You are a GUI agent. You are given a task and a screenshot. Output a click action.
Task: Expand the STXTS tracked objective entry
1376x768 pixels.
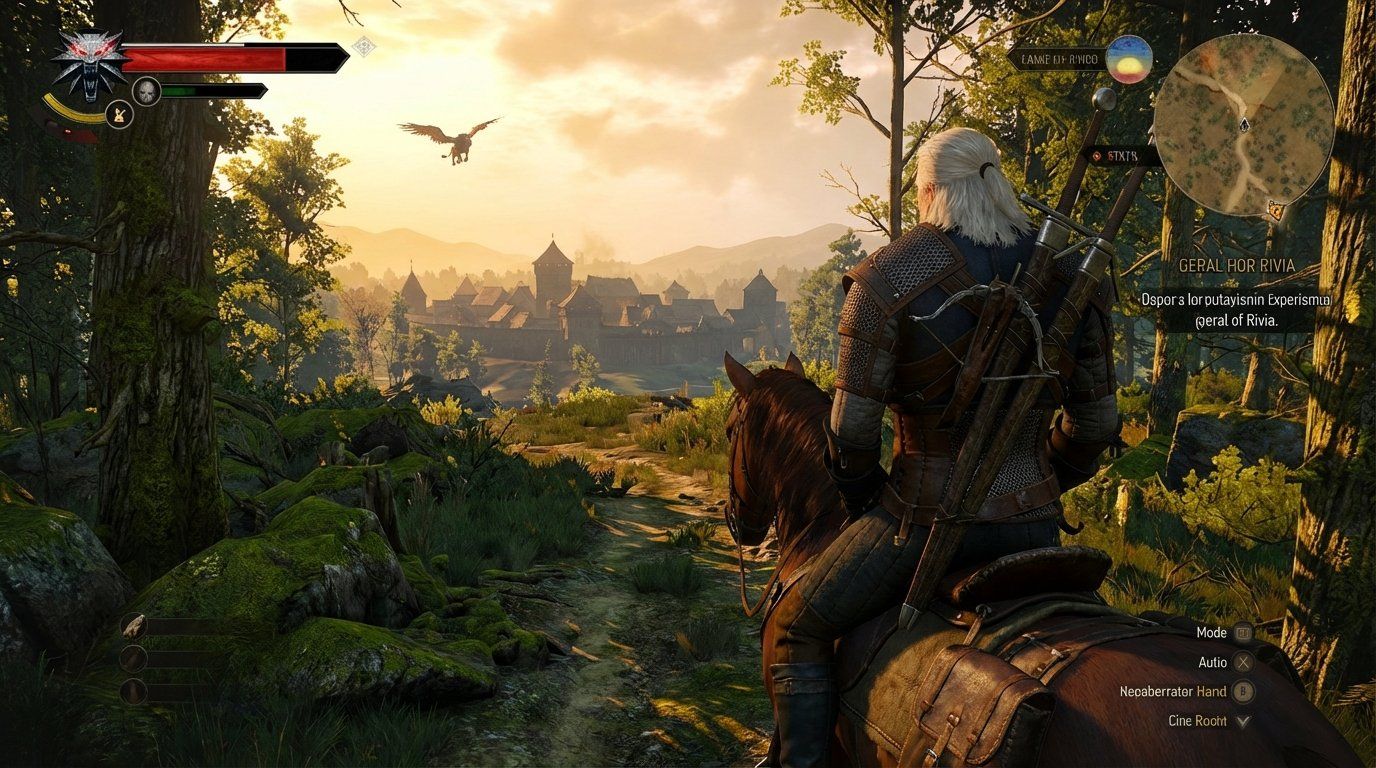(1125, 155)
